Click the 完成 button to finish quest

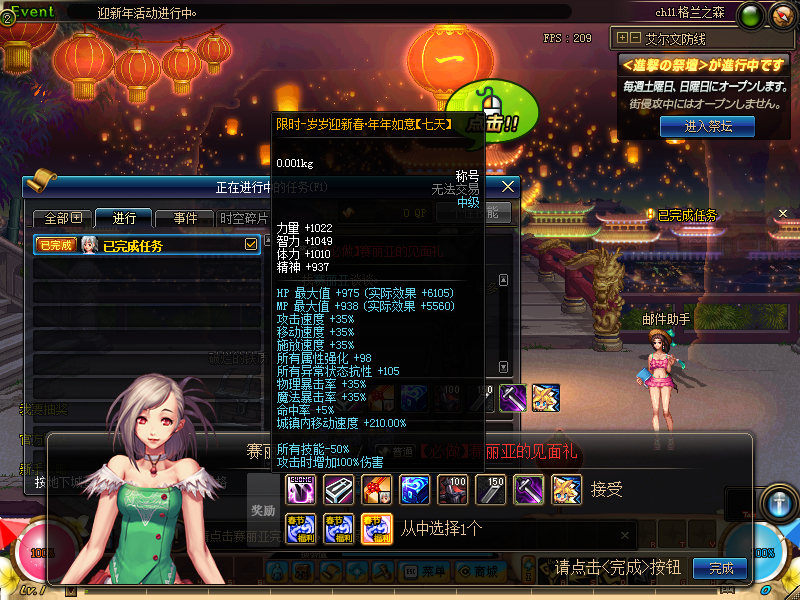click(720, 568)
